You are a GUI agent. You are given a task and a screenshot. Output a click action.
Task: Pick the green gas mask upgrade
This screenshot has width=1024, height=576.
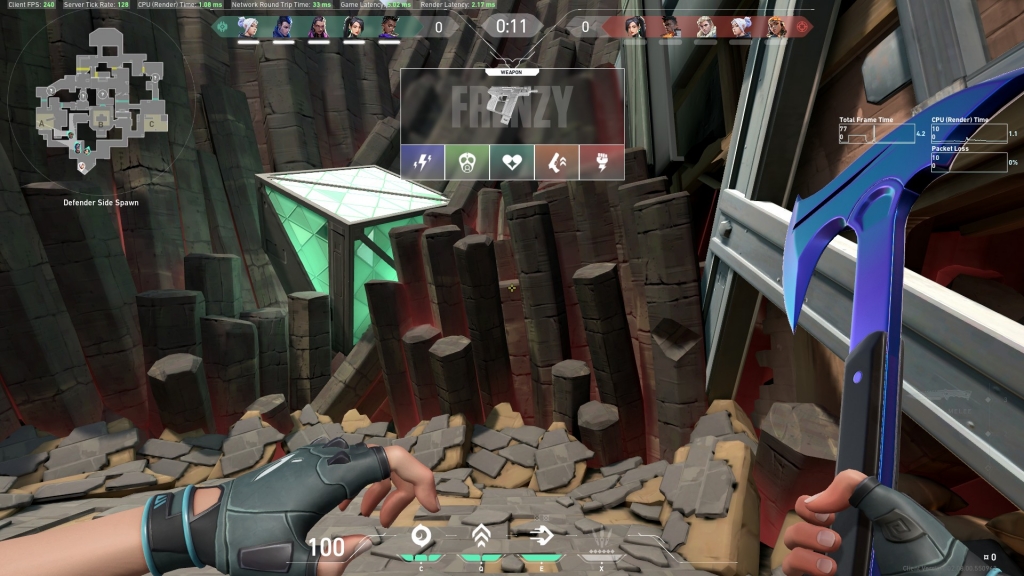(467, 162)
